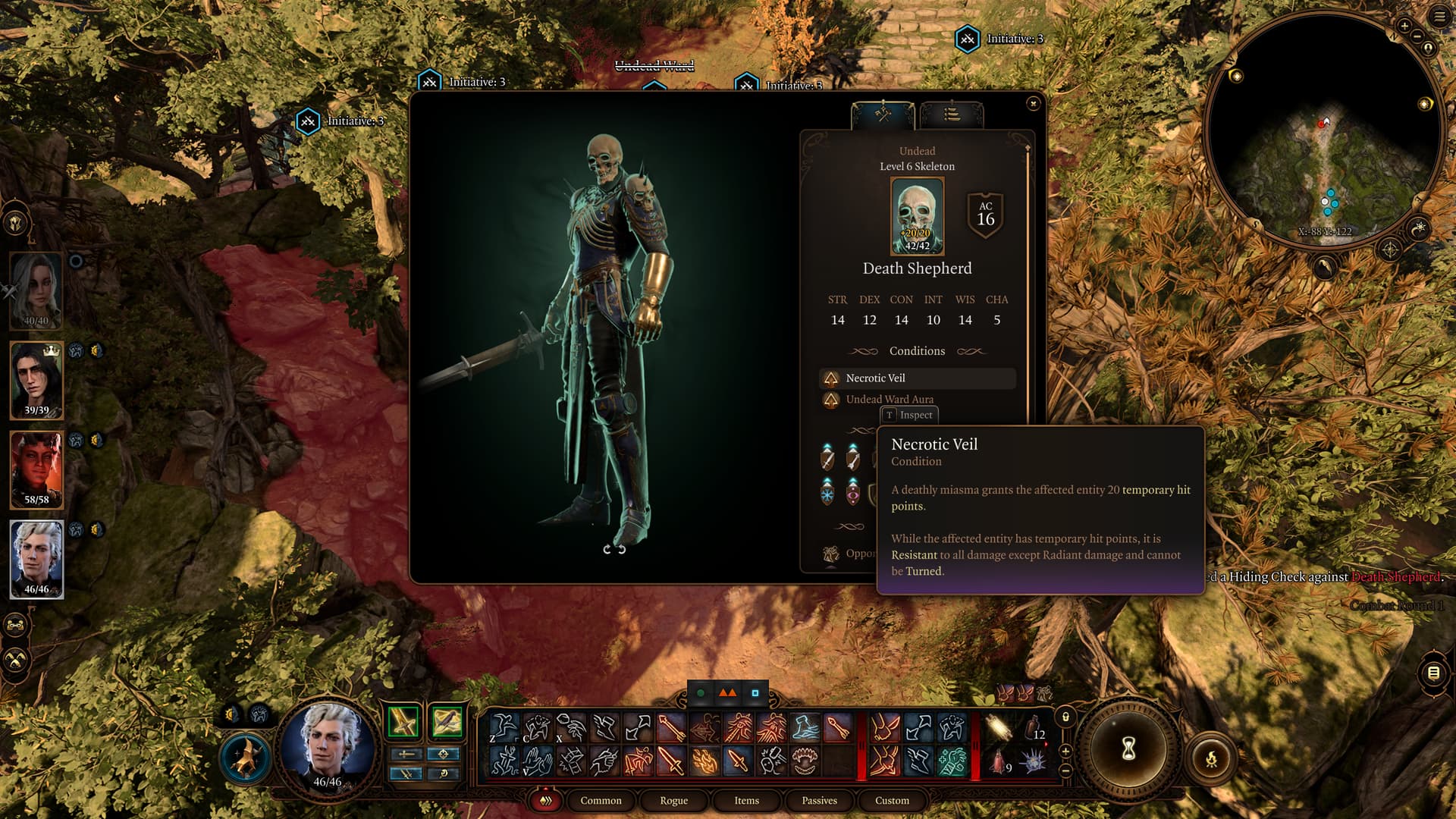Screen dimensions: 1456x819
Task: Open the Common hotbar tab
Action: (x=601, y=800)
